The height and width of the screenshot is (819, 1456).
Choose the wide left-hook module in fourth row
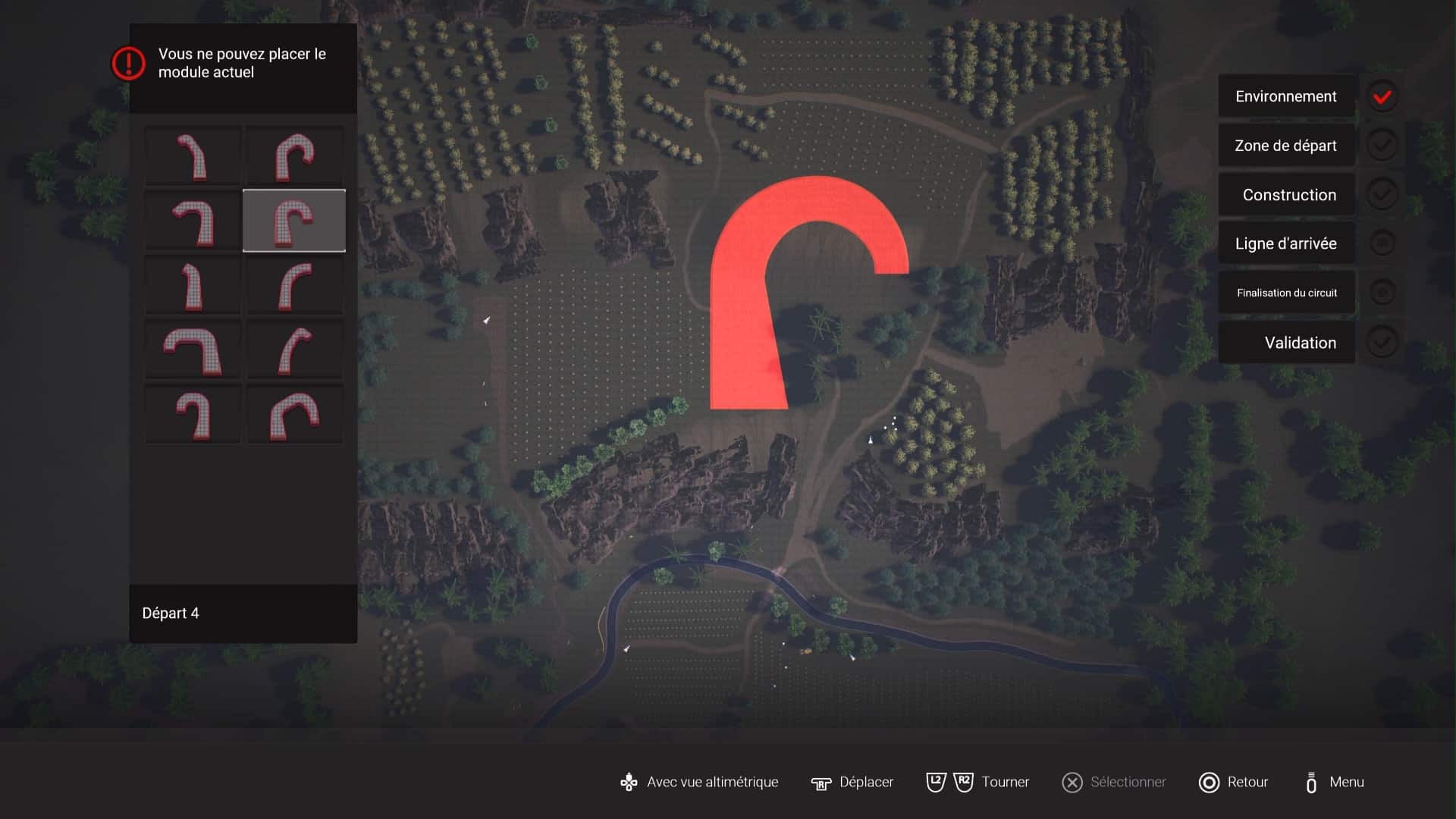pos(193,349)
